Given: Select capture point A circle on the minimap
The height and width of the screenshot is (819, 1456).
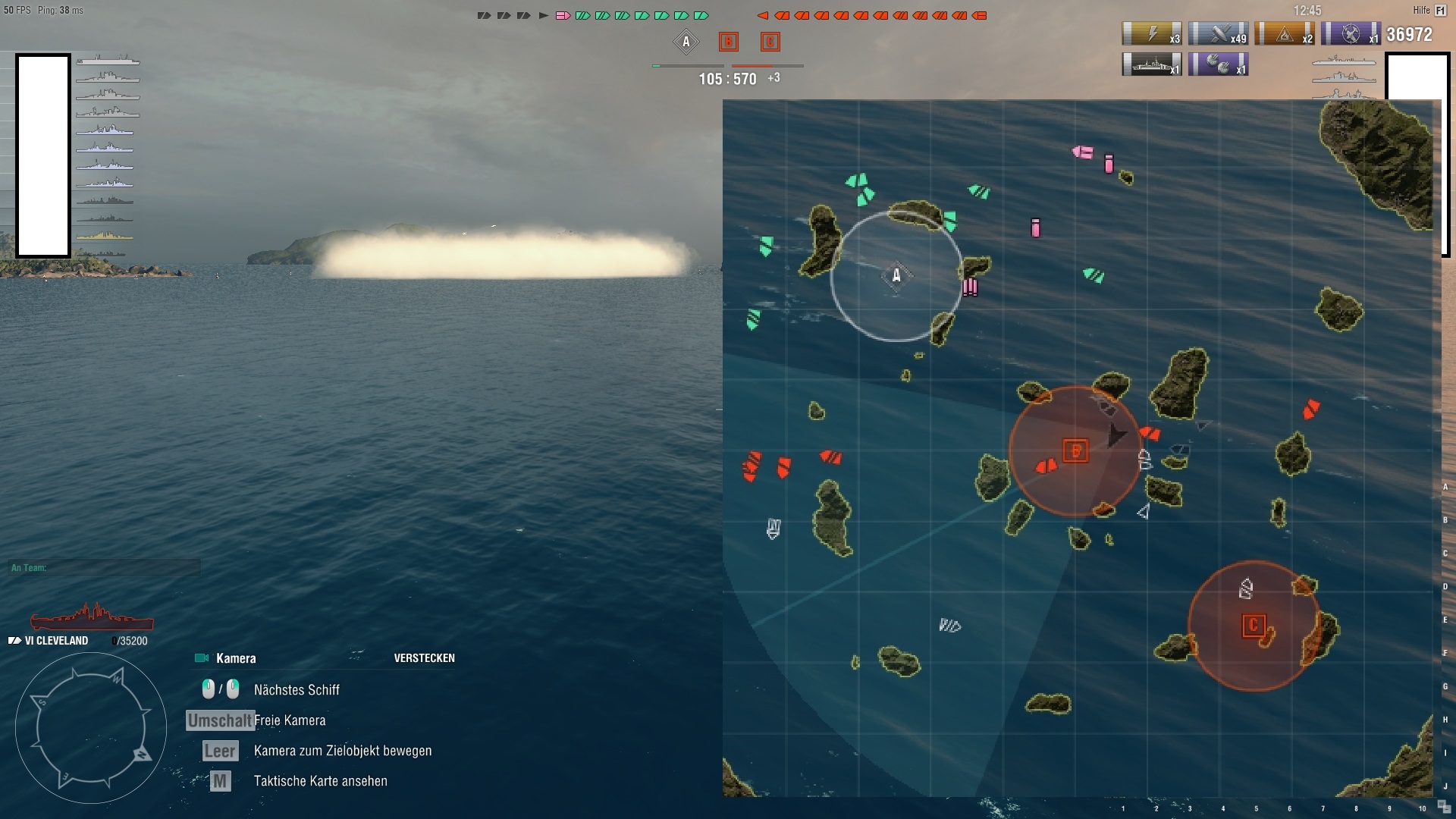Looking at the screenshot, I should [897, 276].
